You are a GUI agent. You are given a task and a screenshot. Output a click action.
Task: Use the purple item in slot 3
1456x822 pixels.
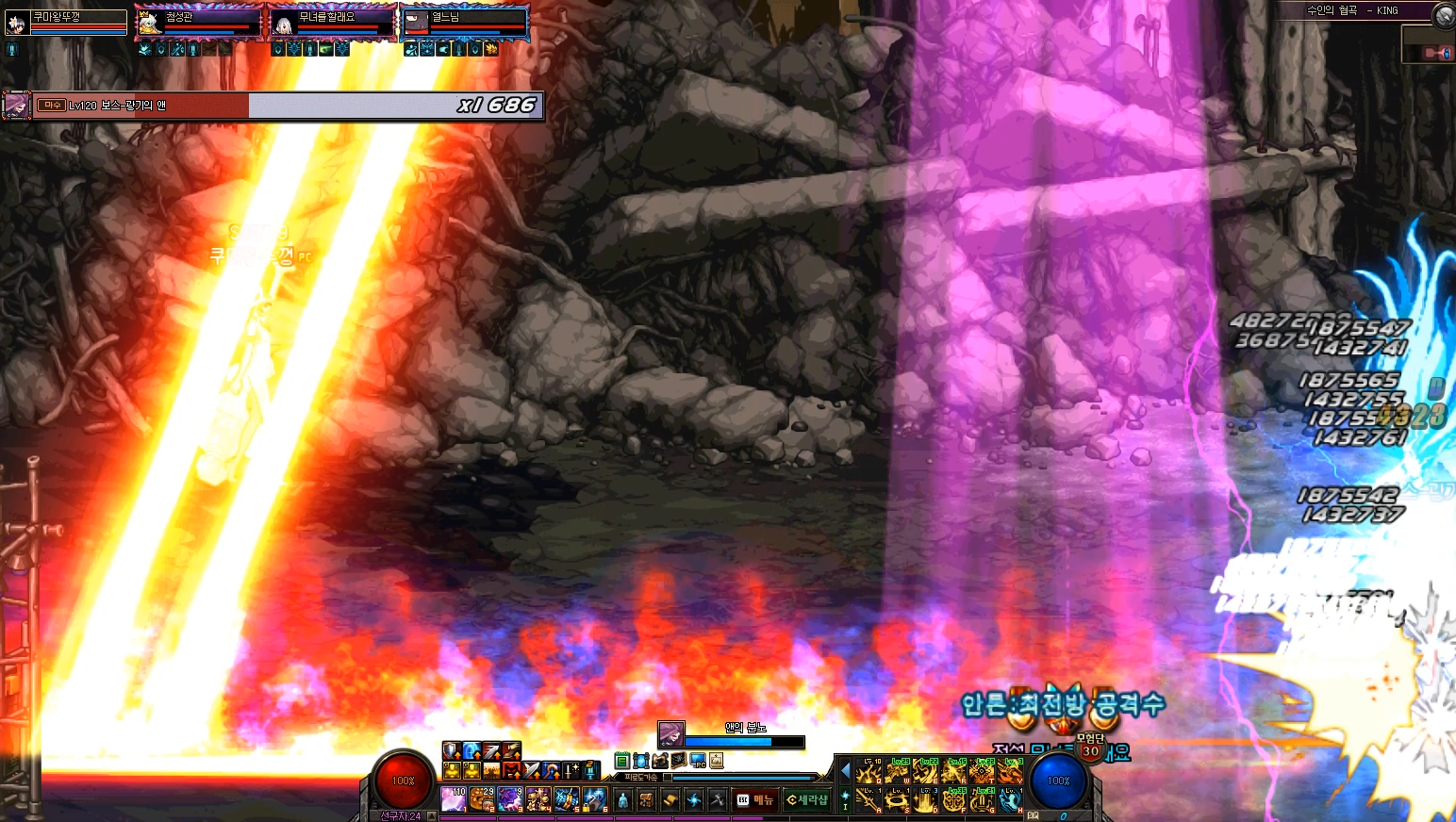coord(510,799)
